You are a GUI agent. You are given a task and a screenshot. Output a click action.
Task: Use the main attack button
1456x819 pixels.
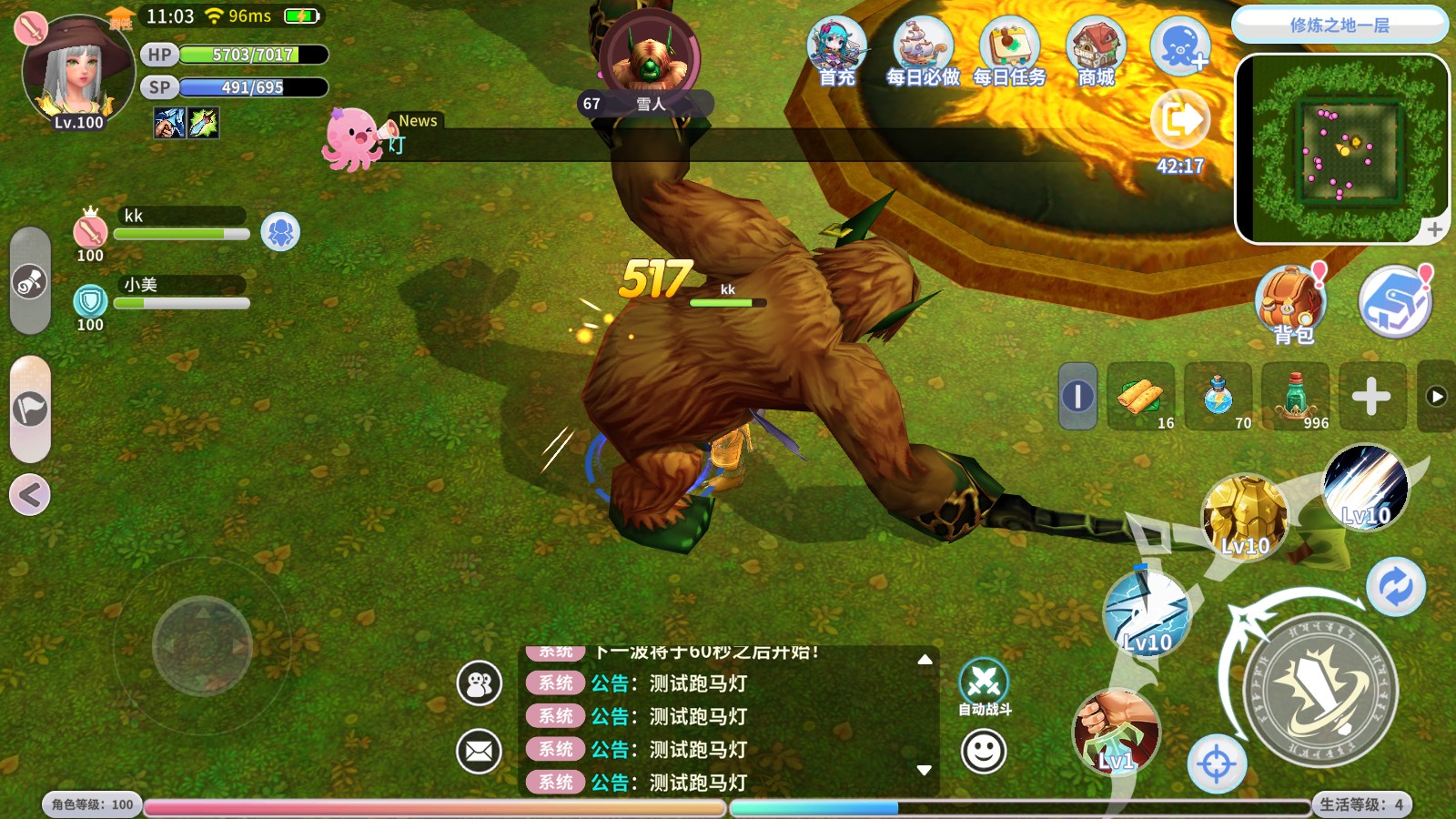point(1319,692)
